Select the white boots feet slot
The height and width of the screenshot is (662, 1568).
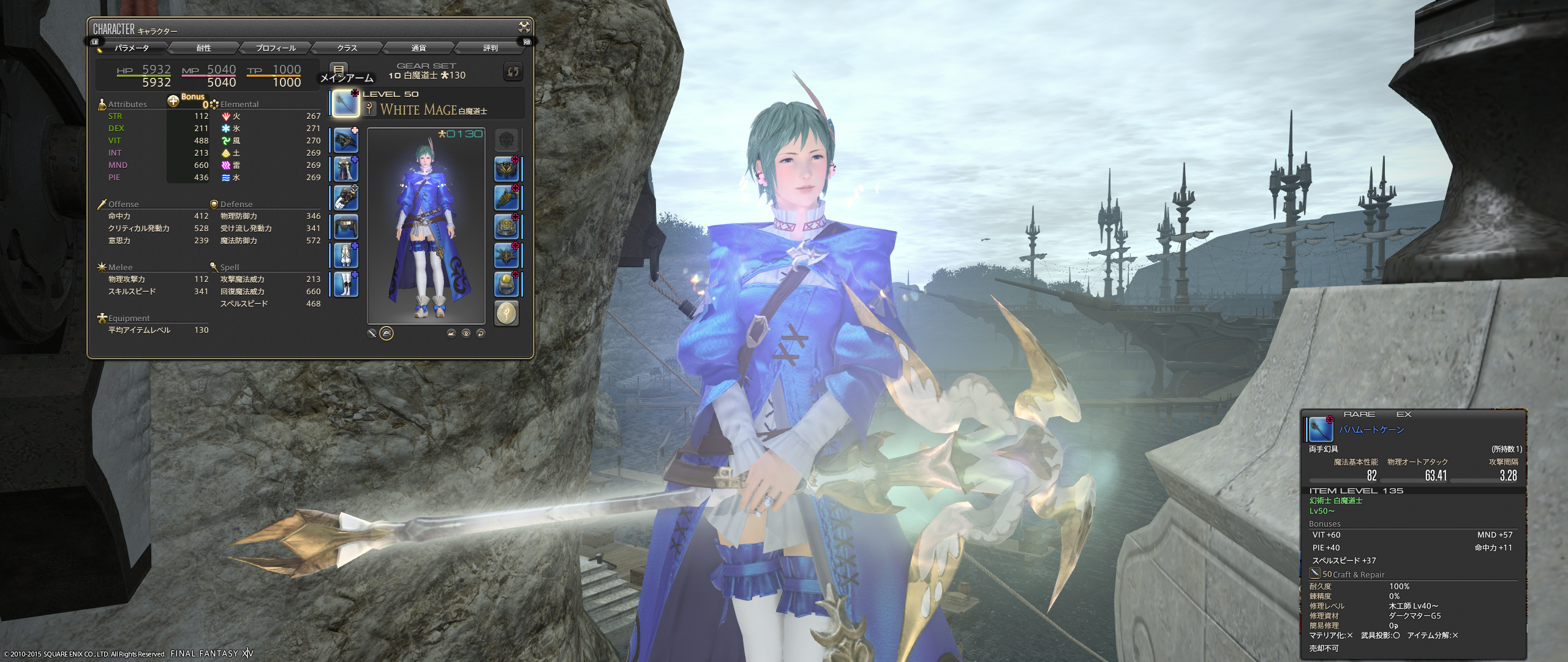[345, 284]
